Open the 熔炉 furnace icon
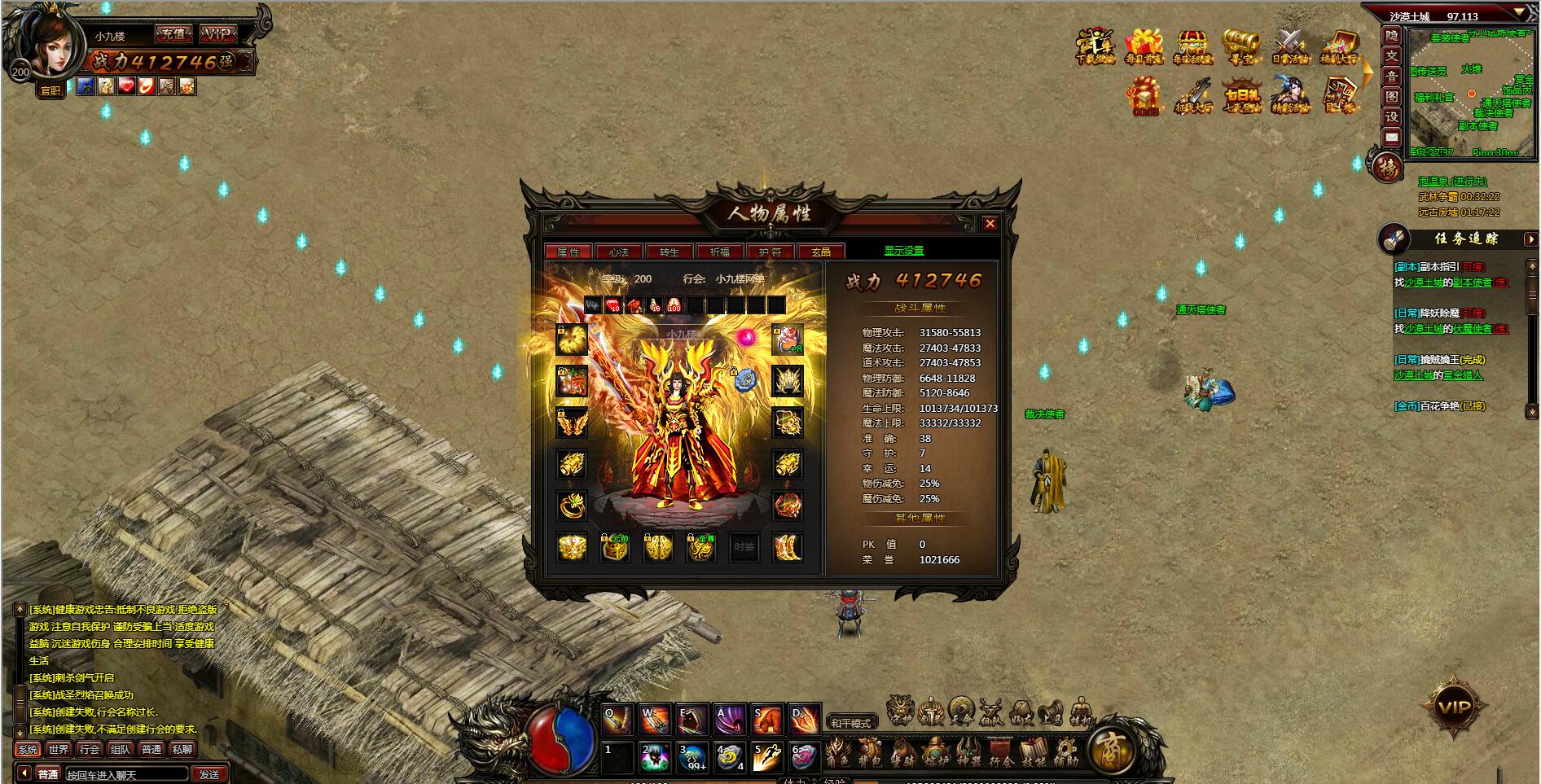 point(935,751)
